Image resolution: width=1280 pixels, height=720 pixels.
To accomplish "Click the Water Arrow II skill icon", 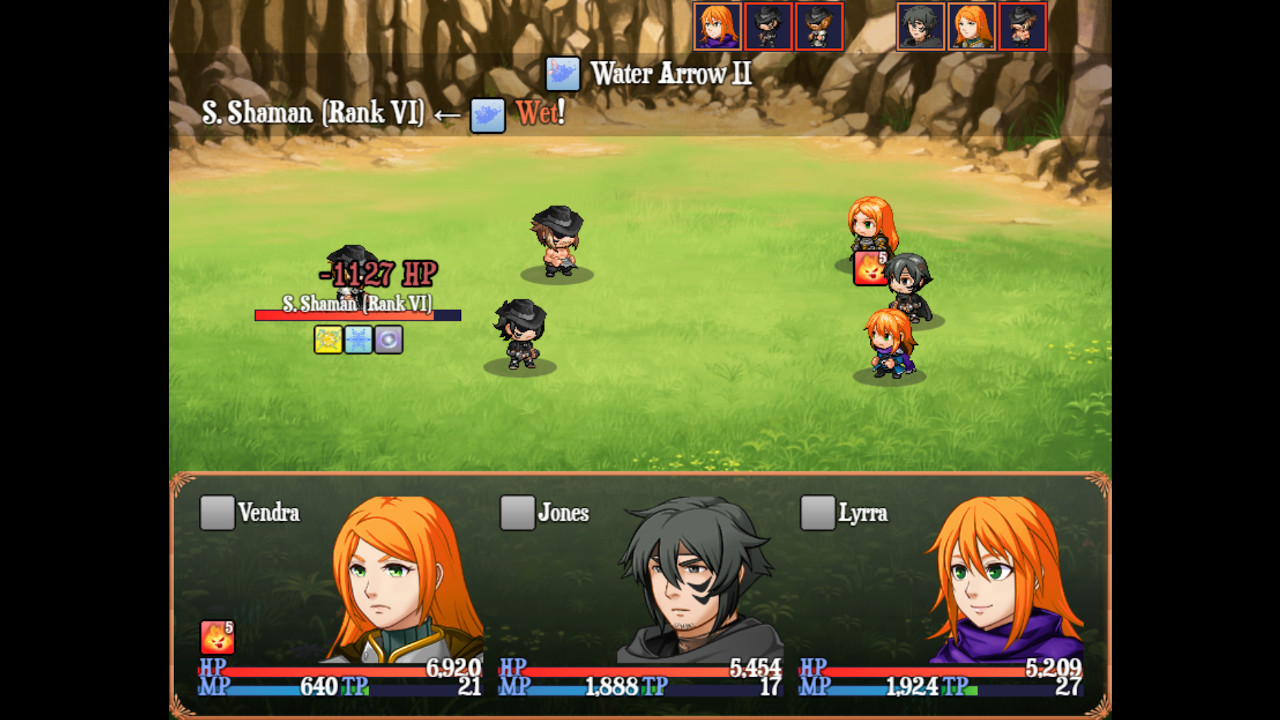I will (561, 74).
